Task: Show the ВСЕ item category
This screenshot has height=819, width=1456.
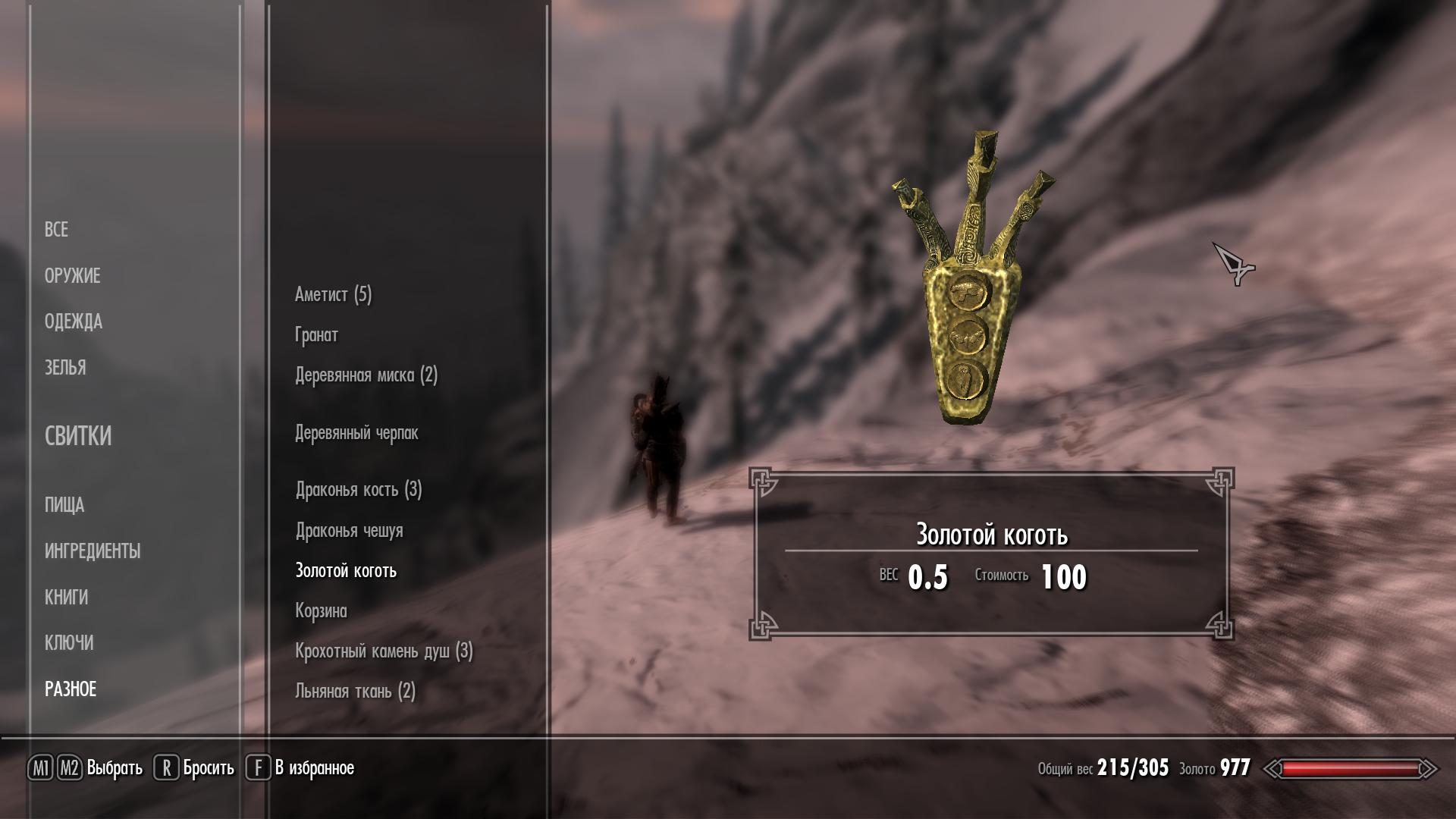Action: click(x=56, y=230)
